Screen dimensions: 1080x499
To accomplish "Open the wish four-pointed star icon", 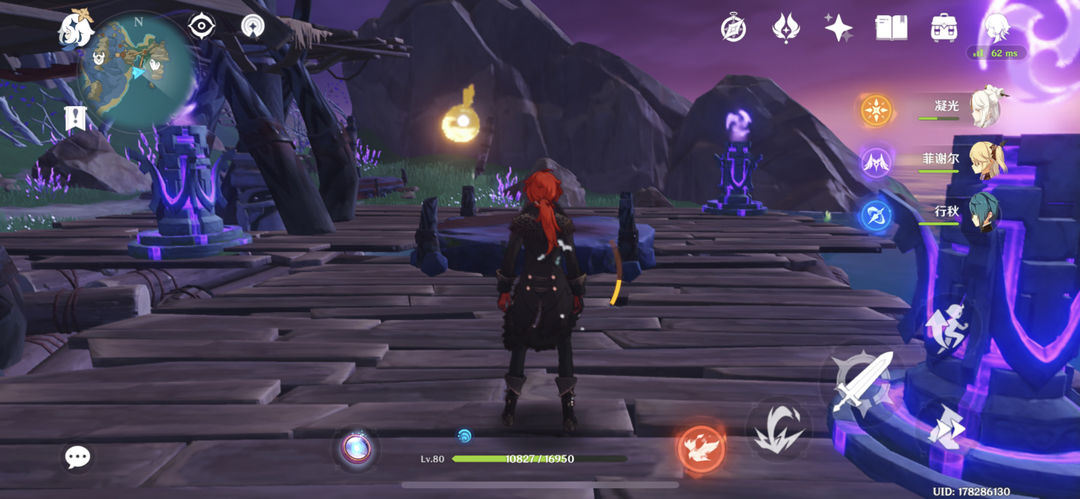I will 838,27.
